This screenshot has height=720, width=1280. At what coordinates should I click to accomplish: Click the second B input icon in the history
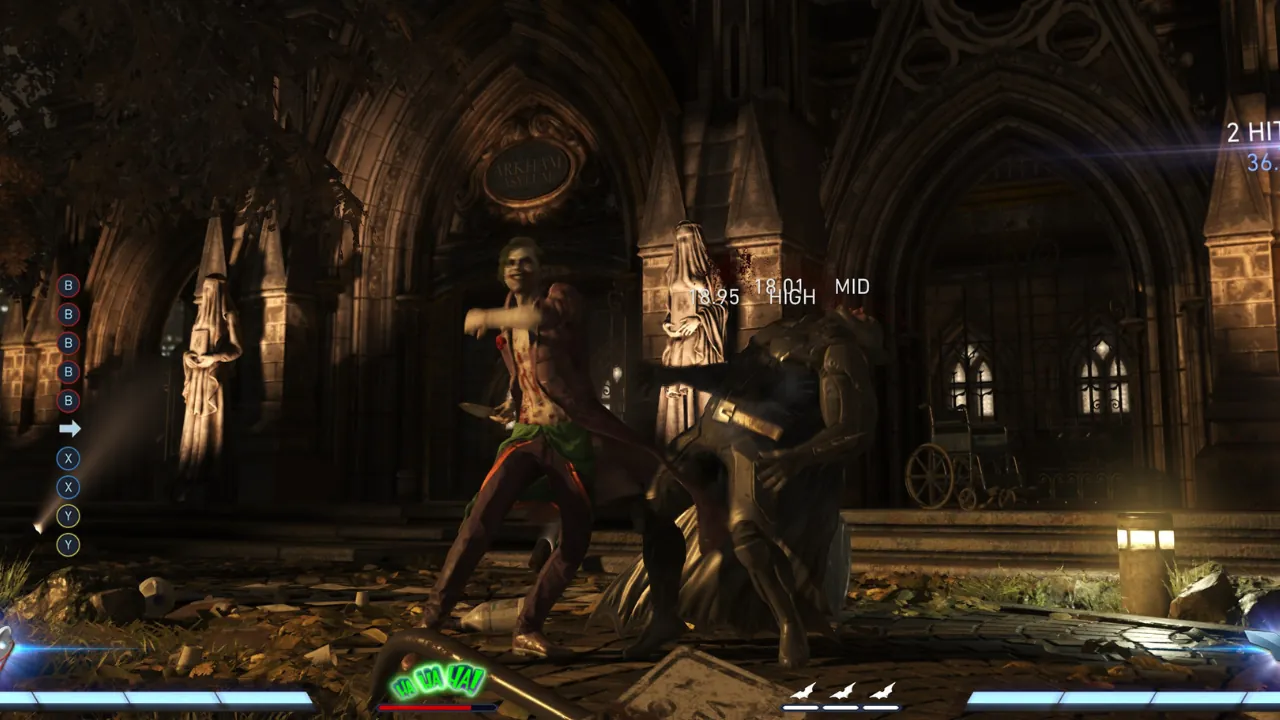68,314
